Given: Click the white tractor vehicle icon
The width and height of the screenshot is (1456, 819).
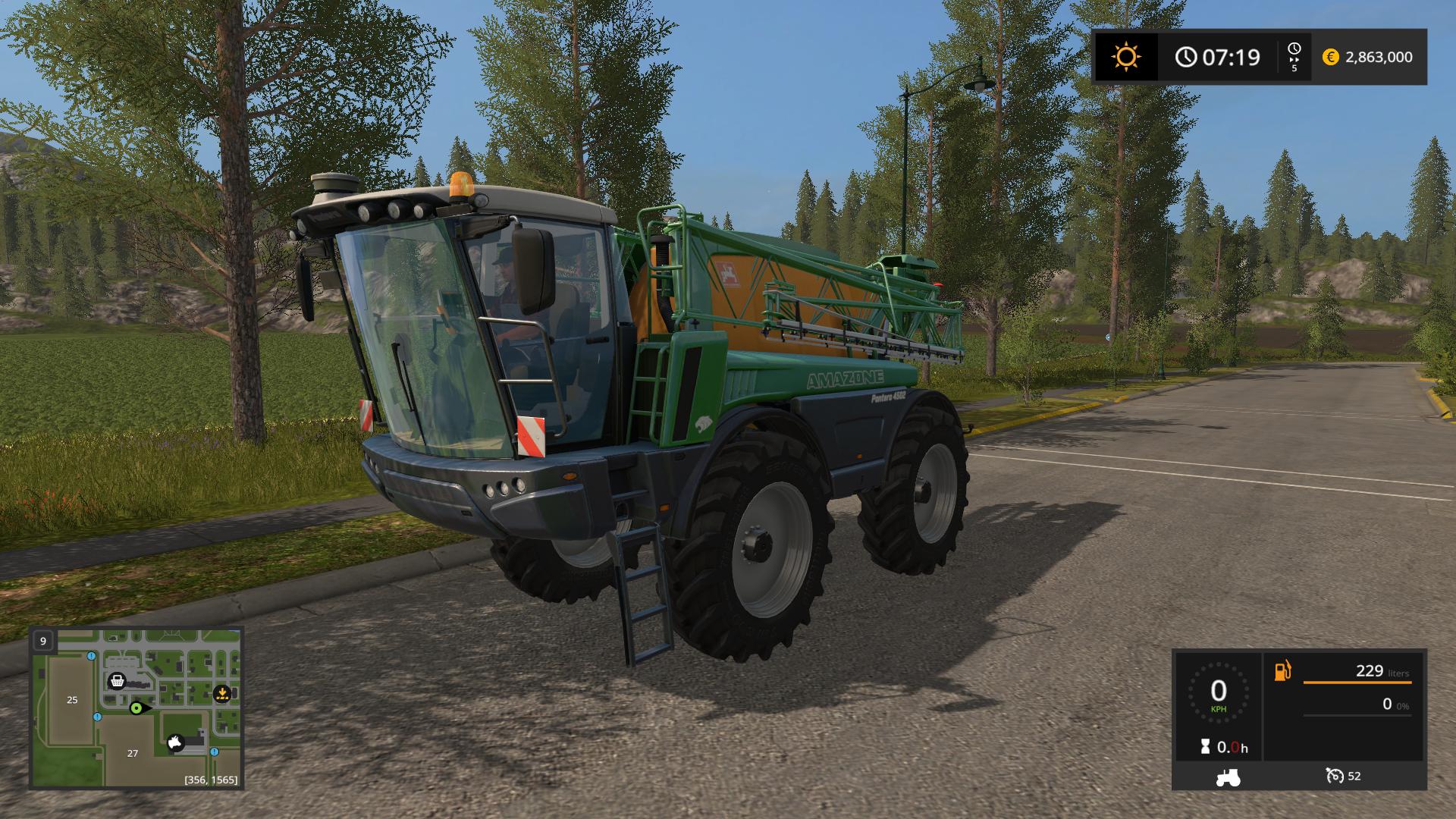Looking at the screenshot, I should click(1228, 777).
